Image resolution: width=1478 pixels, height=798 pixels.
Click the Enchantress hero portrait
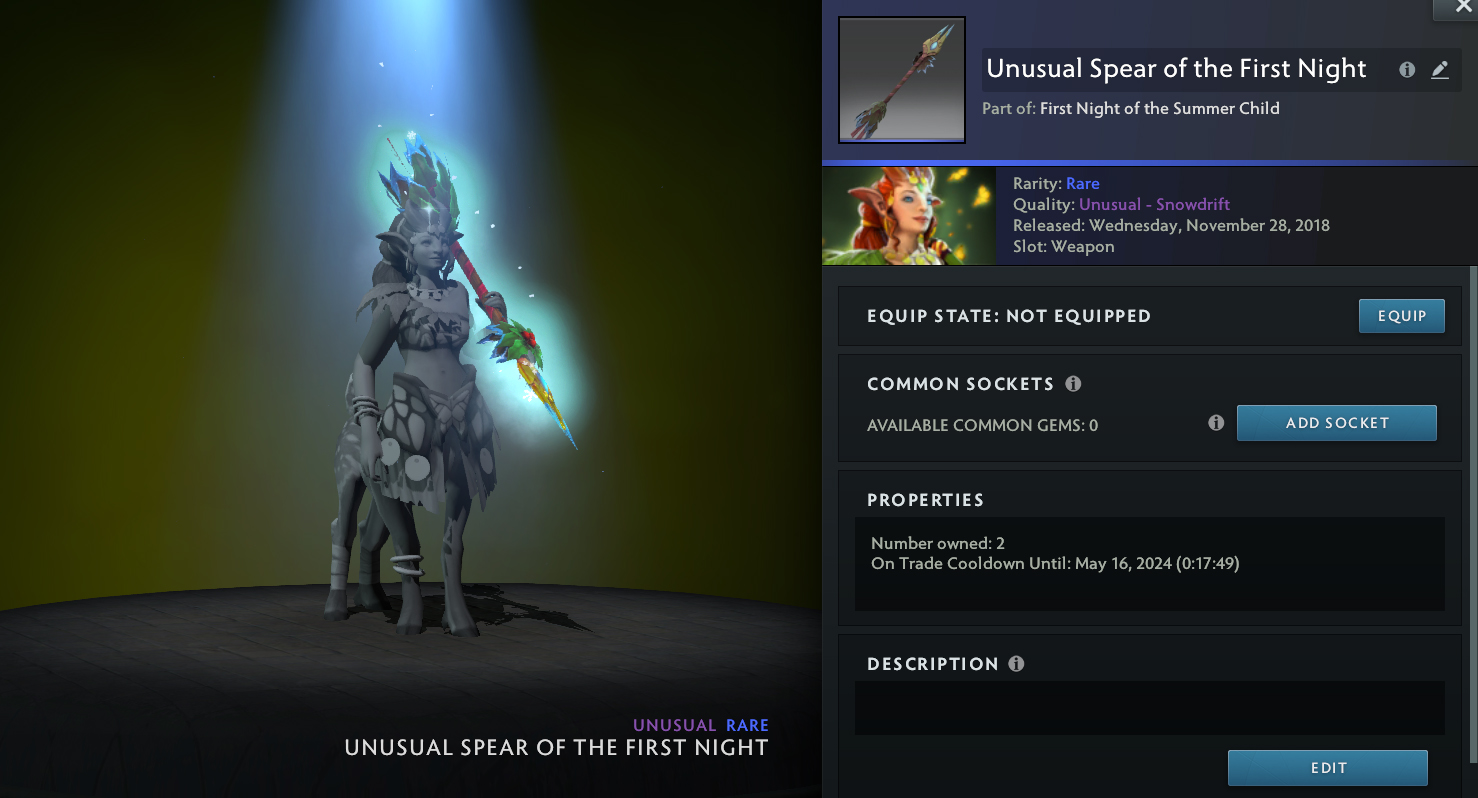(x=908, y=215)
